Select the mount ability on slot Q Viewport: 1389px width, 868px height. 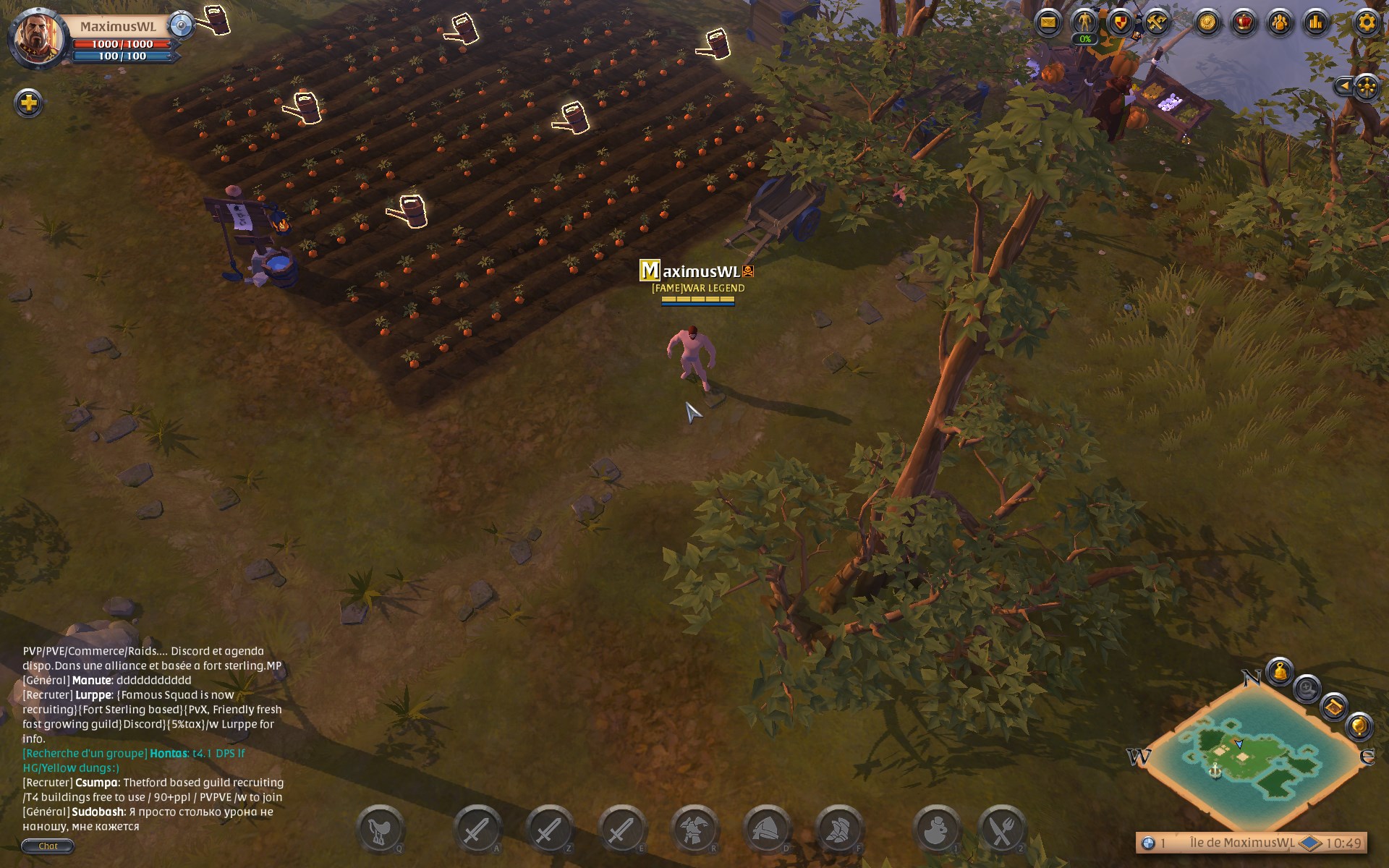pos(381,828)
